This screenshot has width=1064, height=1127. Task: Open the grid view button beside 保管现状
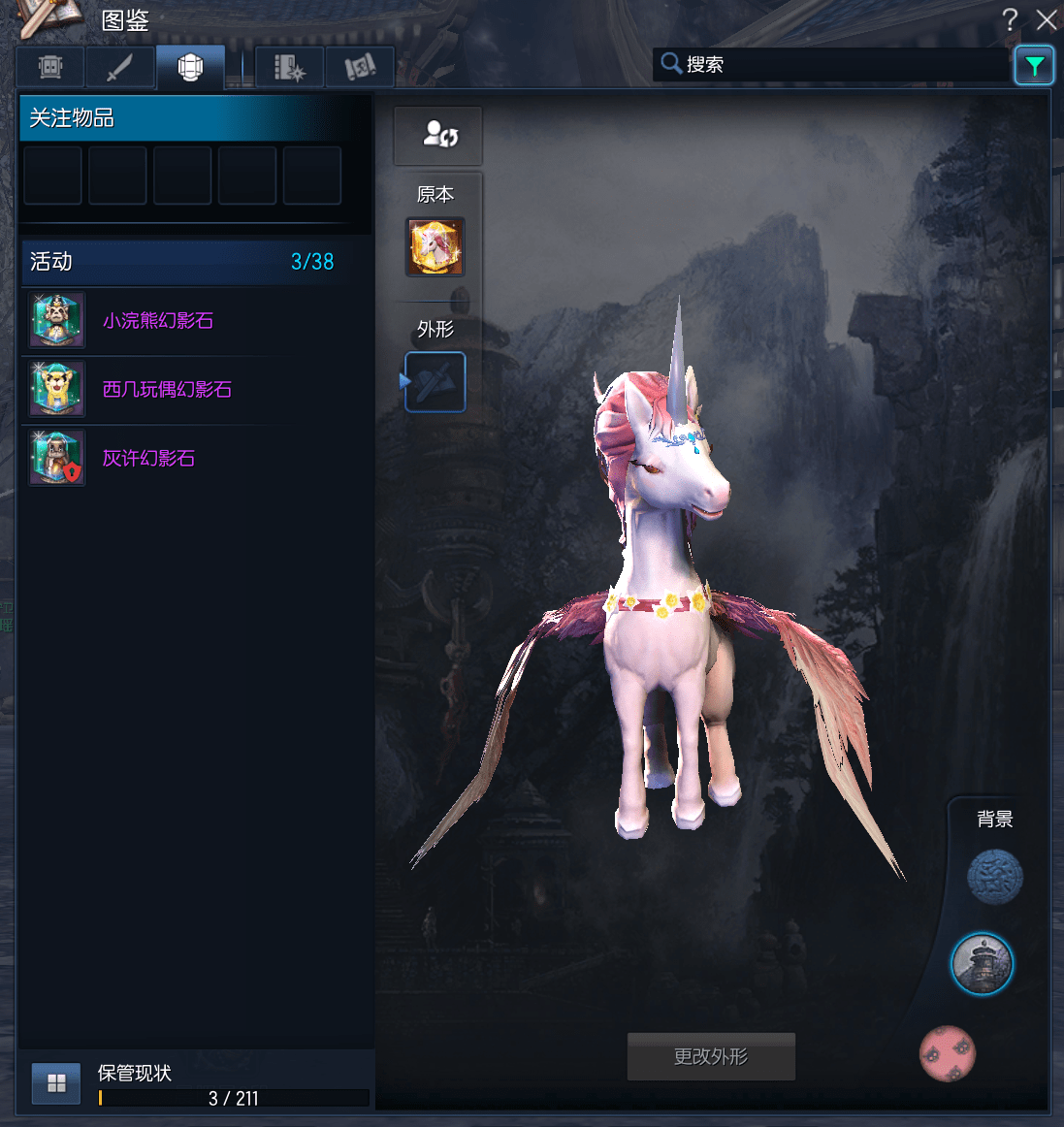[x=56, y=1083]
